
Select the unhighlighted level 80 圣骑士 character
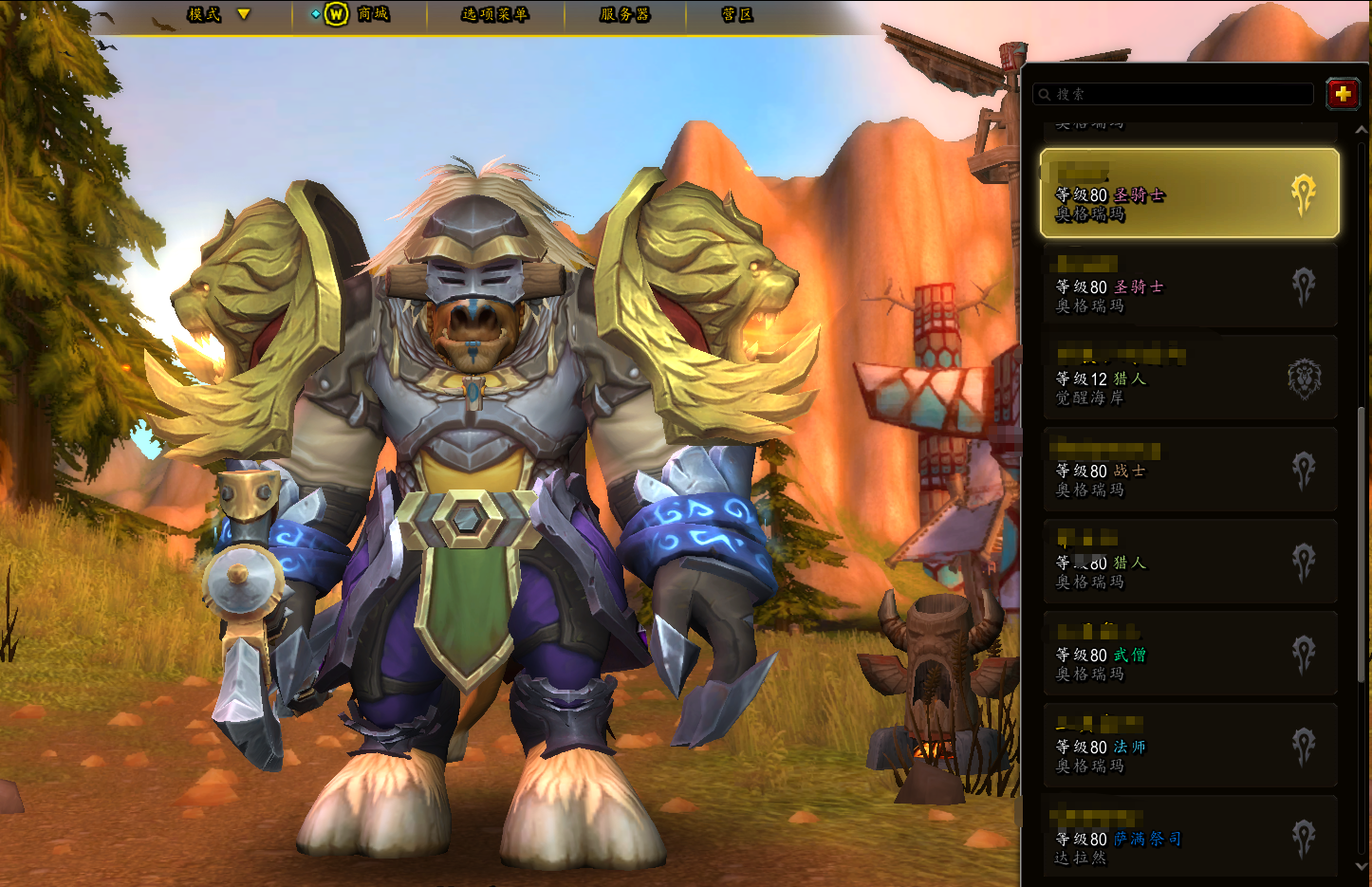[x=1189, y=286]
